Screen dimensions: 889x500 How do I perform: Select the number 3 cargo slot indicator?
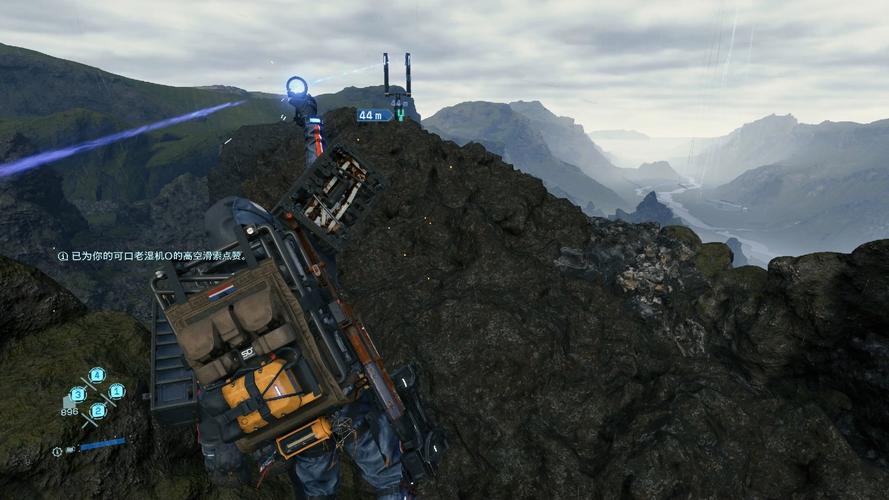point(77,394)
